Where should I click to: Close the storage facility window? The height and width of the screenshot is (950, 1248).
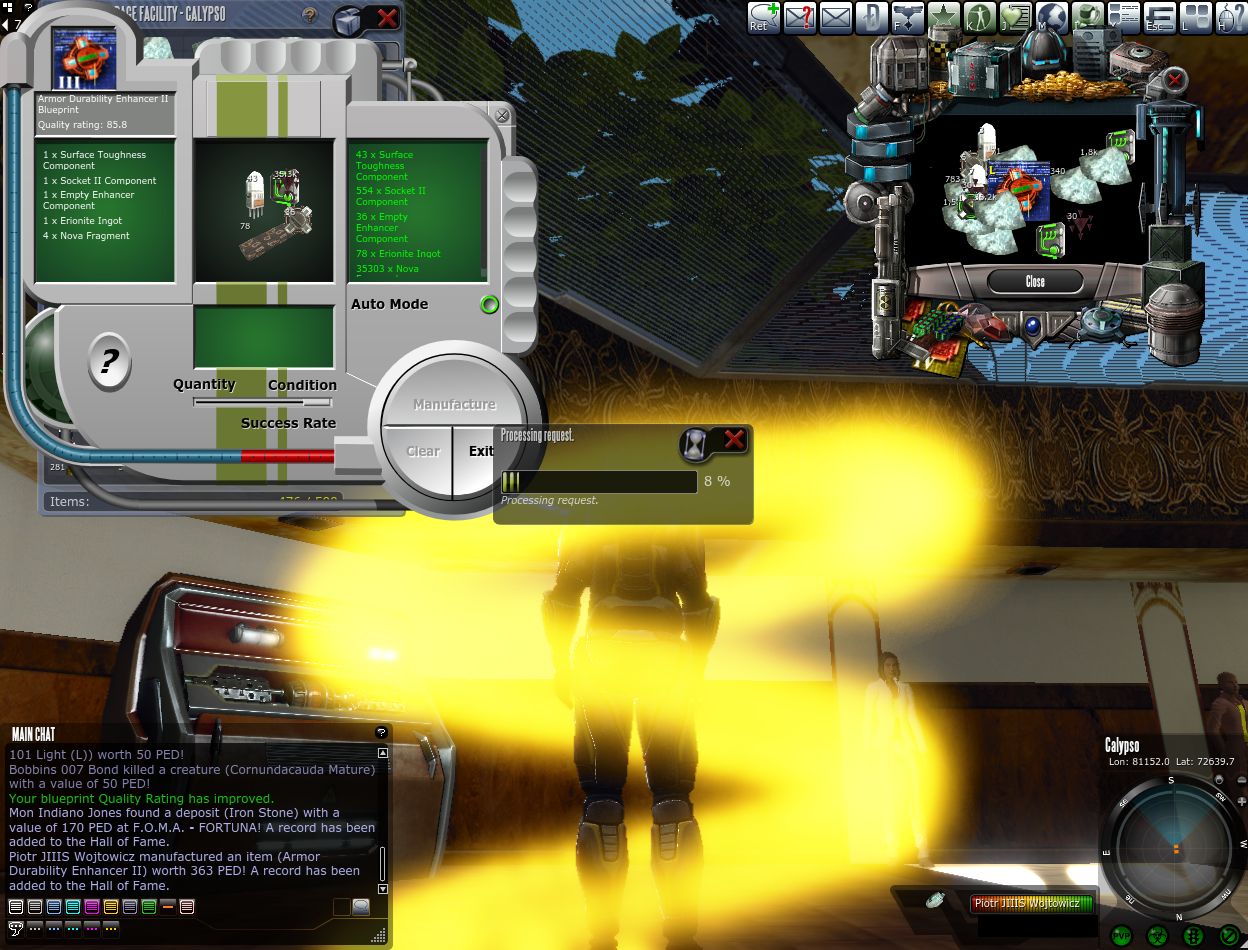(x=387, y=17)
